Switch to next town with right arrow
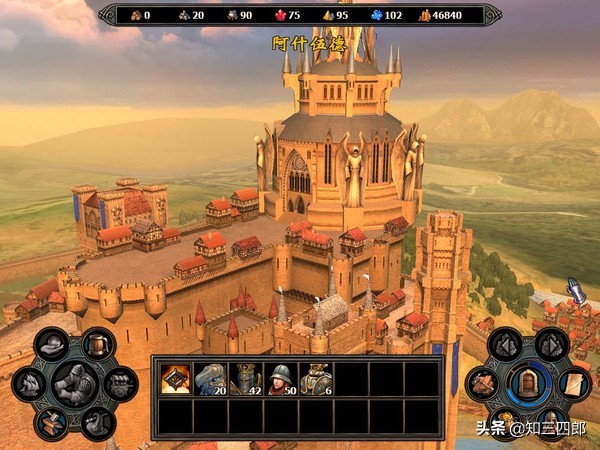Viewport: 600px width, 450px height. 550,345
